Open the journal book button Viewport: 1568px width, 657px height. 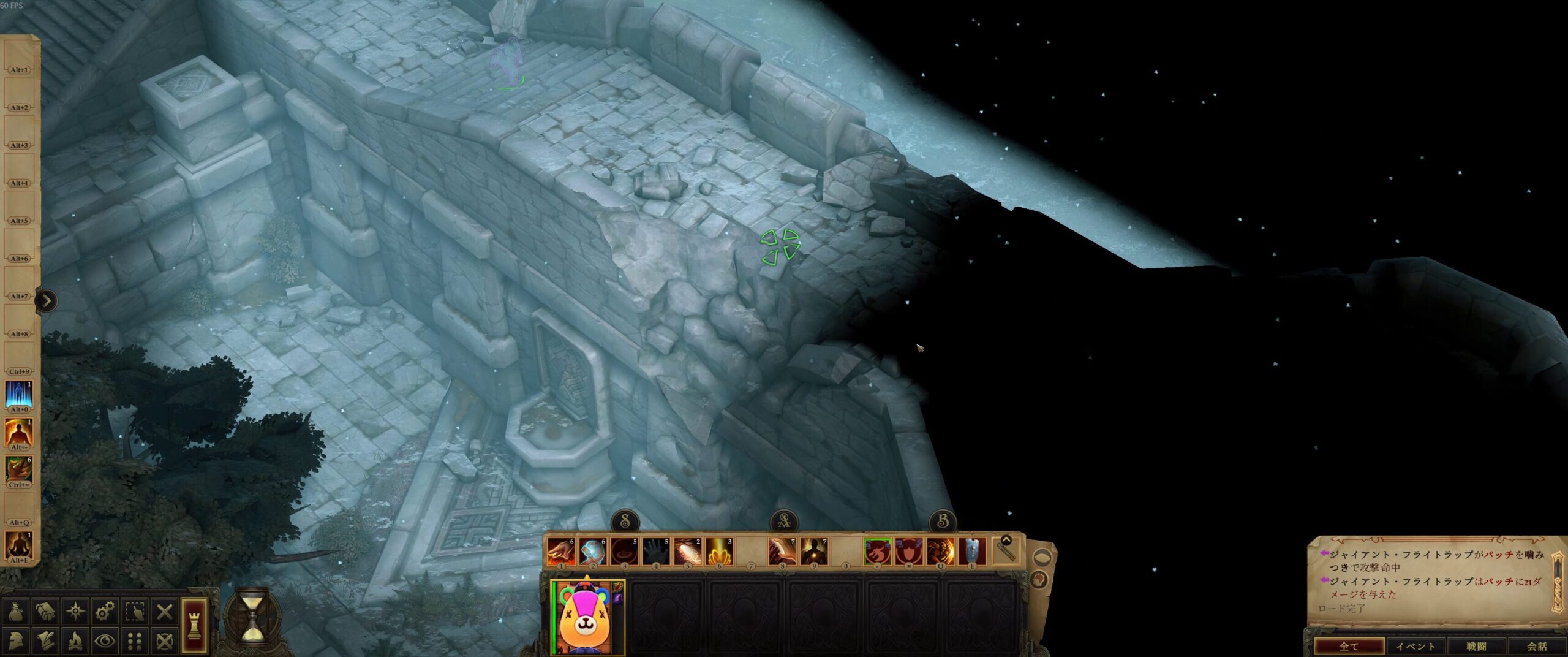click(x=46, y=611)
